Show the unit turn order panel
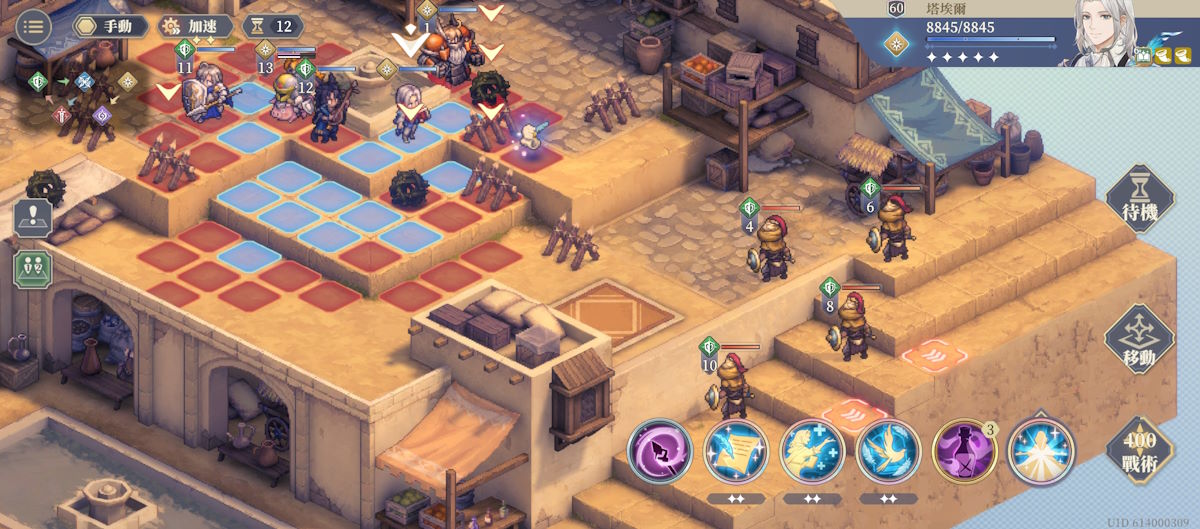Image resolution: width=1200 pixels, height=529 pixels. [x=32, y=268]
